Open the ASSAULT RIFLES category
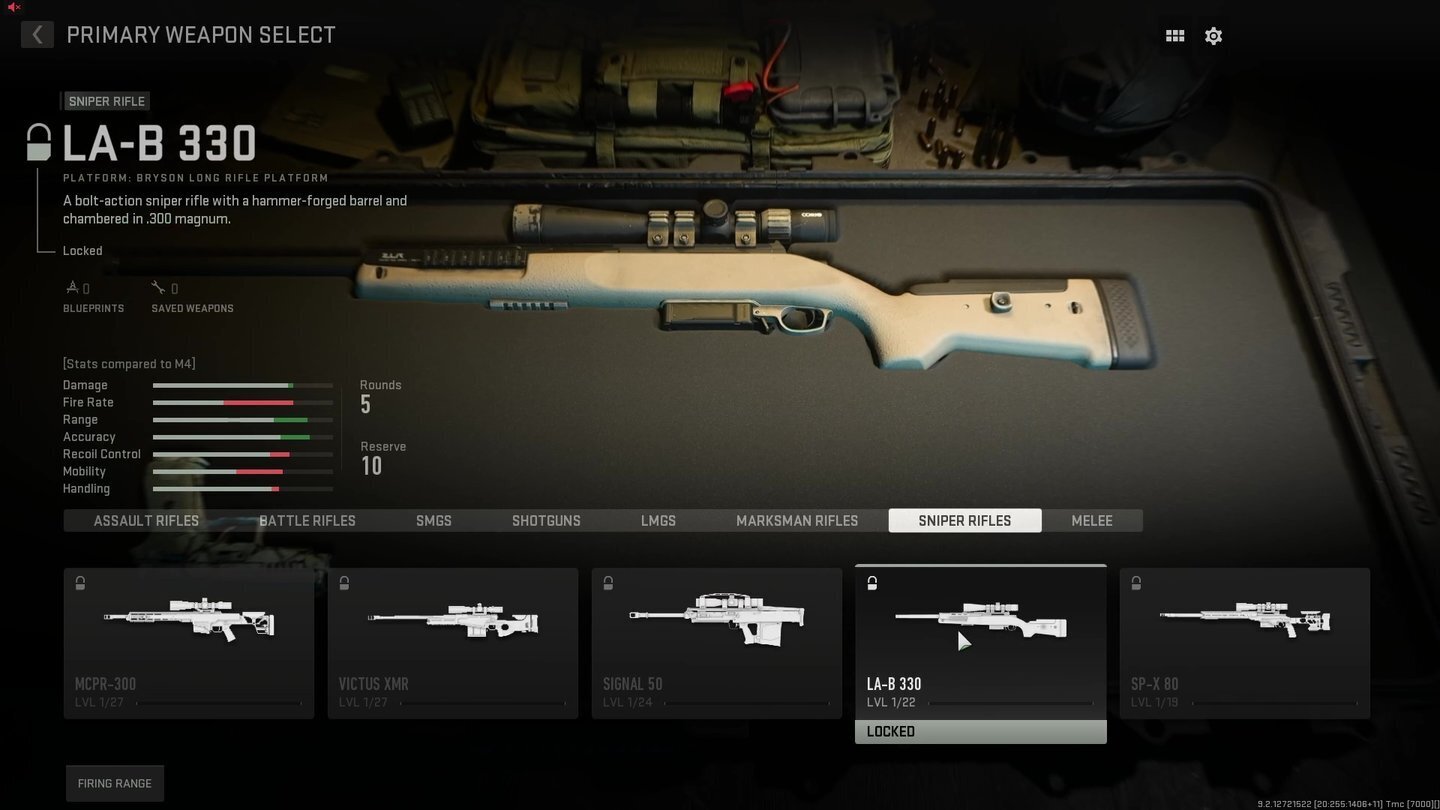 click(x=146, y=520)
